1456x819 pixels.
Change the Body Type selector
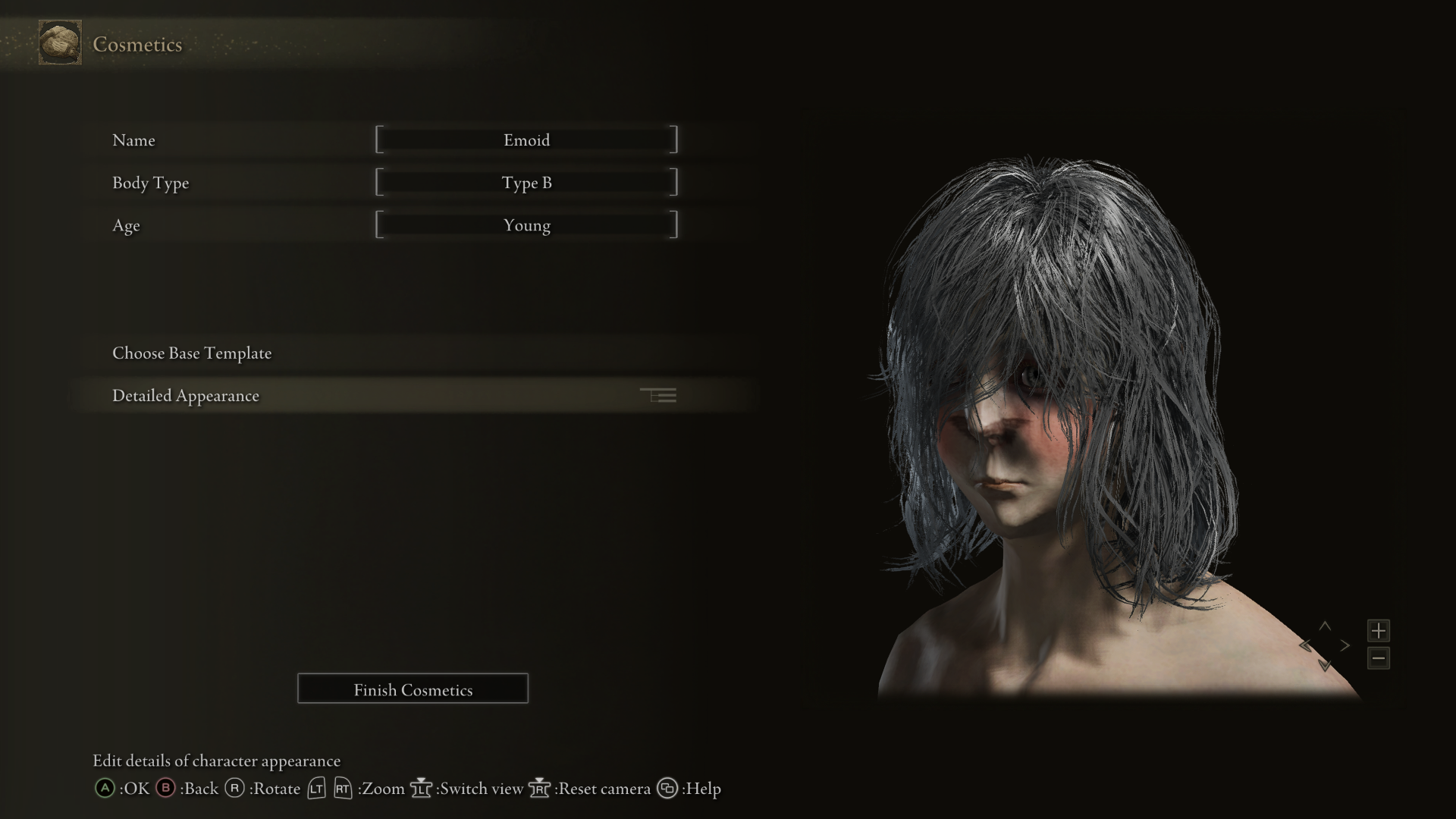coord(526,183)
